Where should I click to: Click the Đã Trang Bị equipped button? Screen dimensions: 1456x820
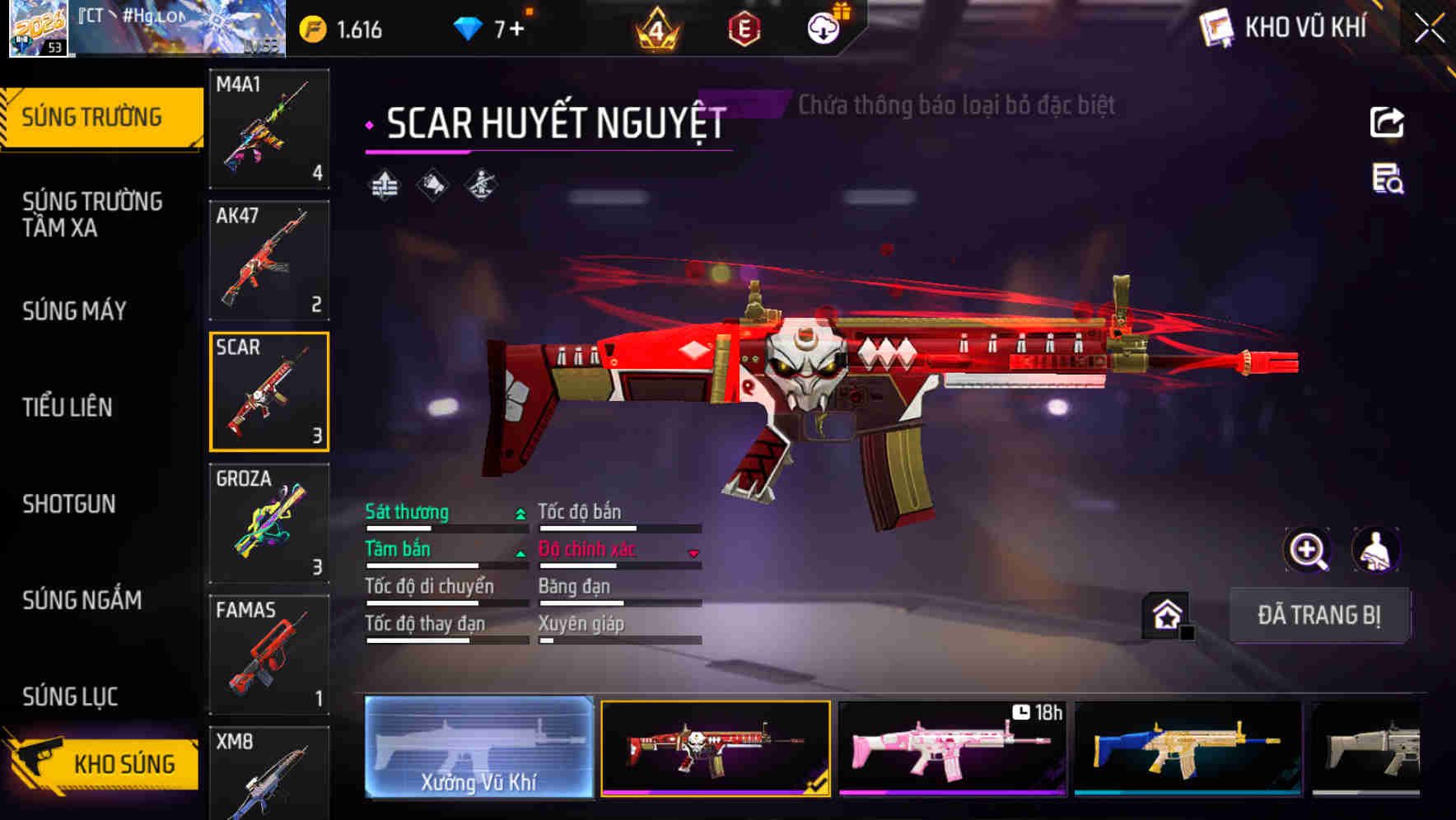coord(1320,615)
